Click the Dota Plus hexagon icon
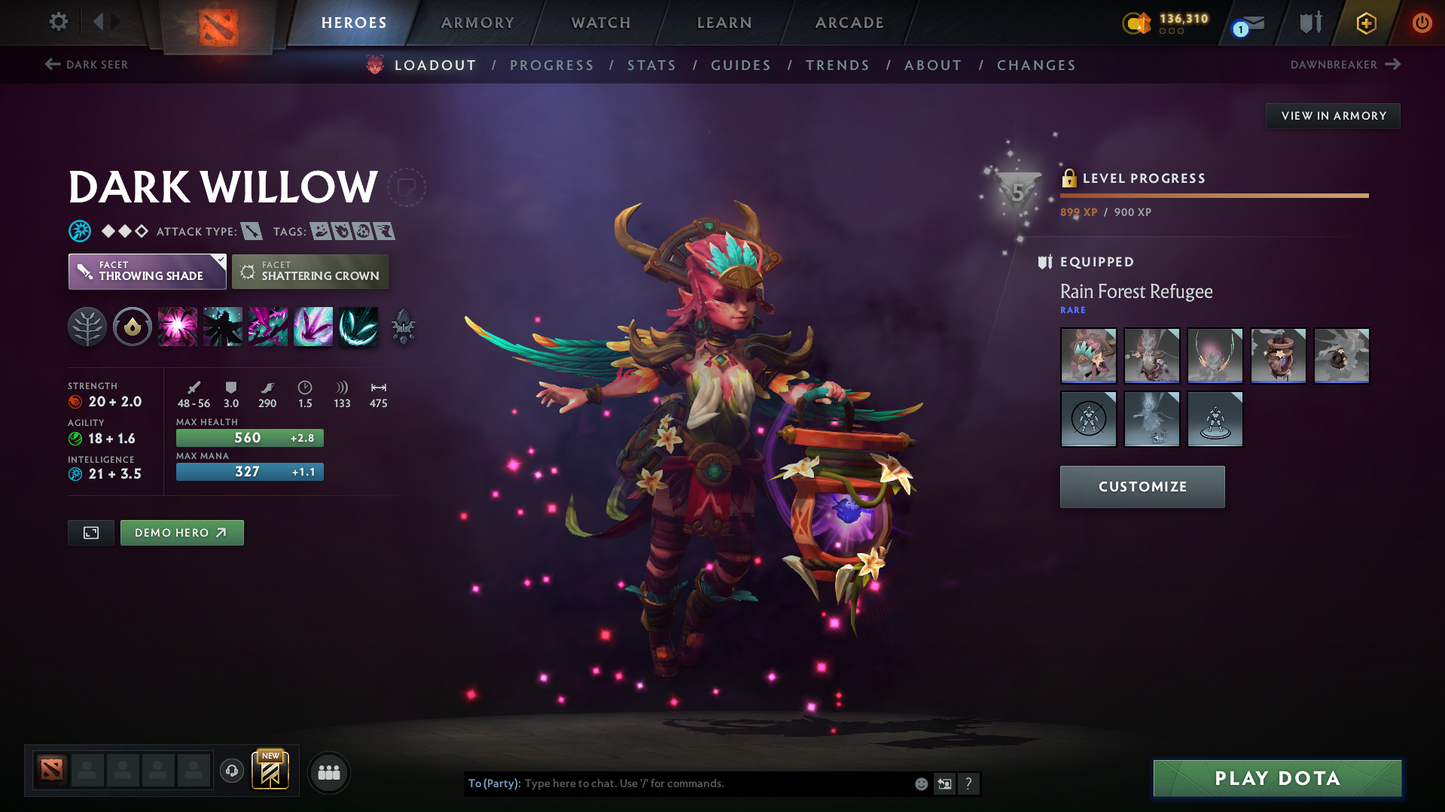The image size is (1445, 812). pyautogui.click(x=1367, y=22)
